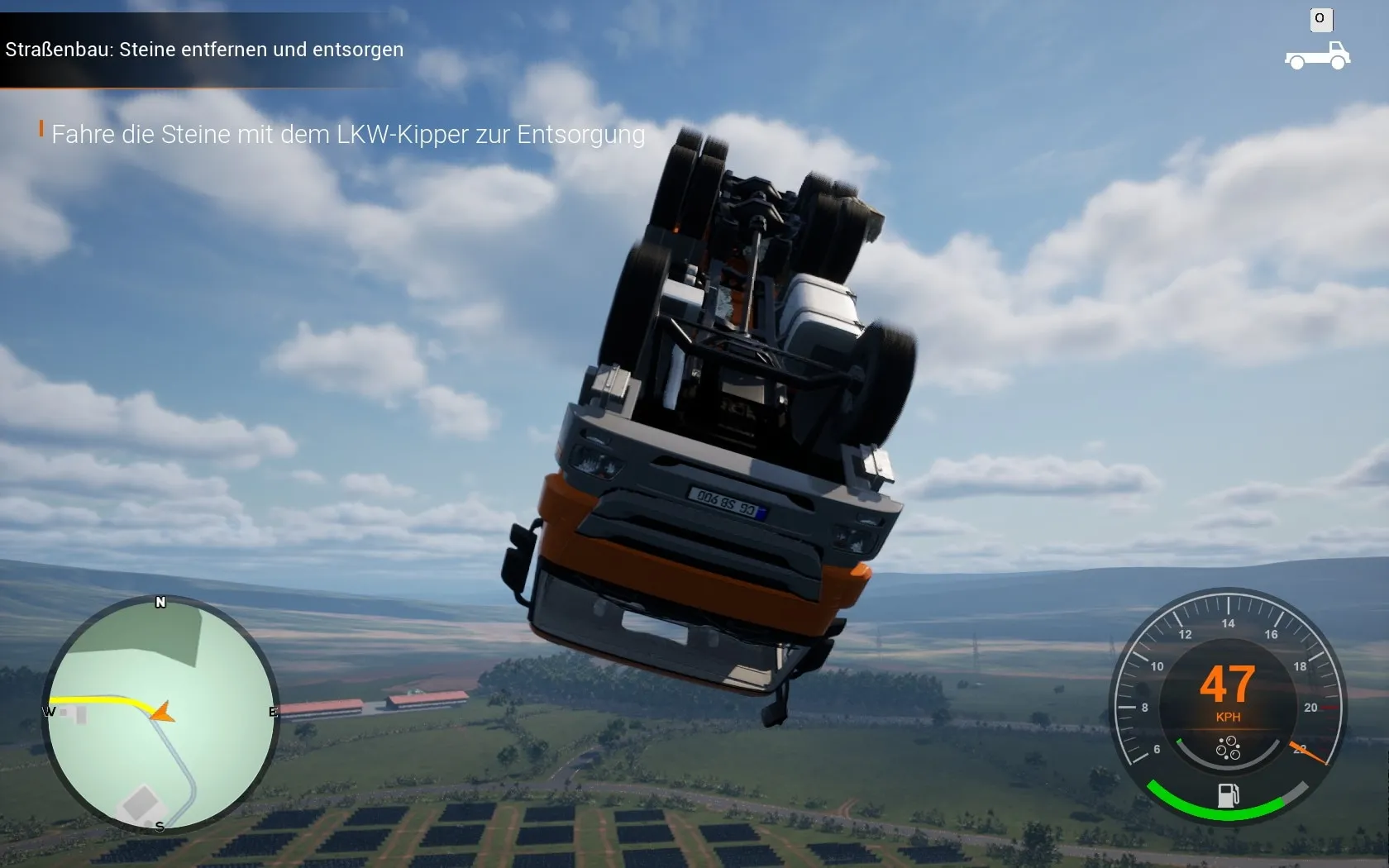Image resolution: width=1389 pixels, height=868 pixels.
Task: Select the objective about driving stones to disposal
Action: point(347,134)
